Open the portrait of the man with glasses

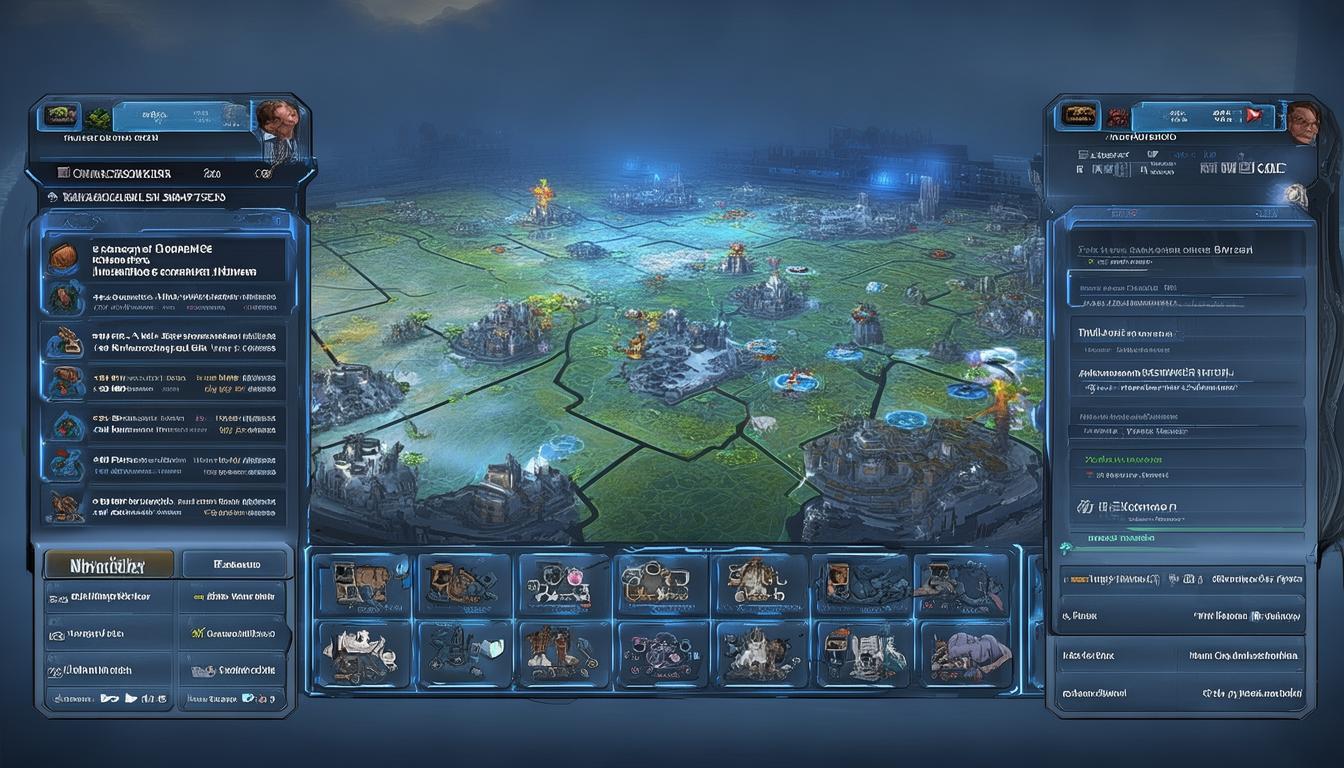(x=1302, y=123)
